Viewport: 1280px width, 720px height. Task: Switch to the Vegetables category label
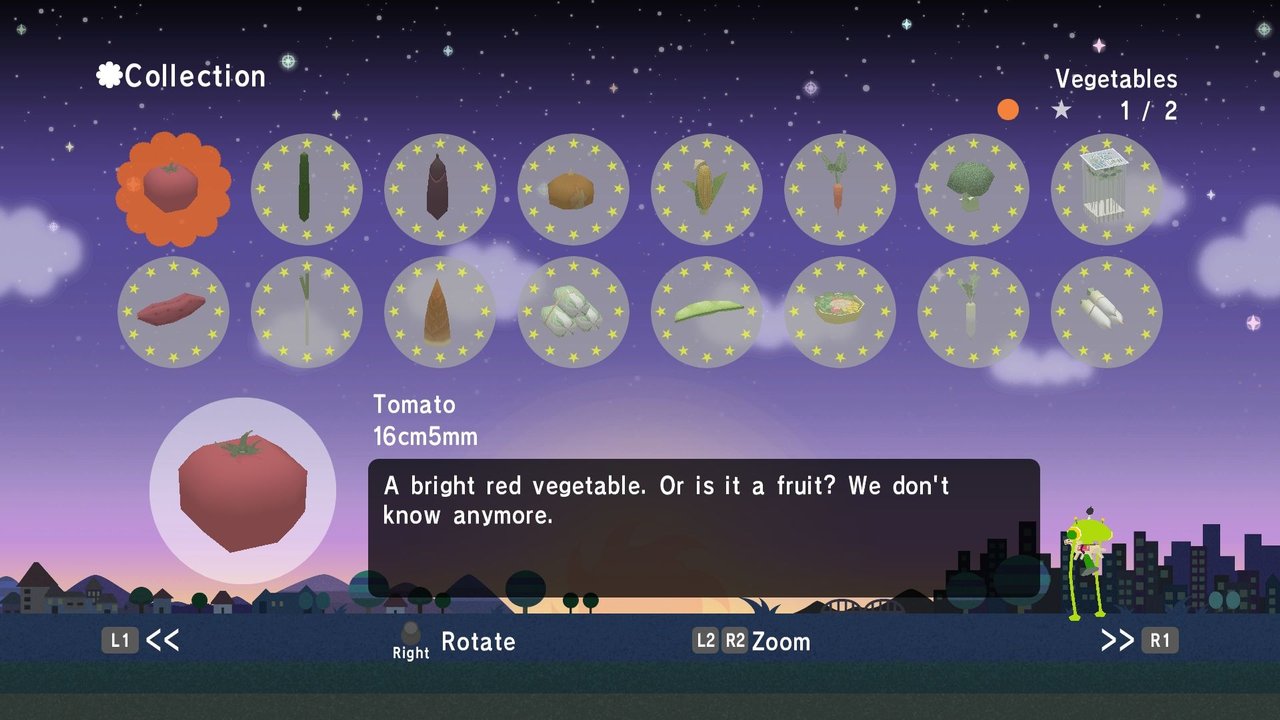click(x=1115, y=79)
